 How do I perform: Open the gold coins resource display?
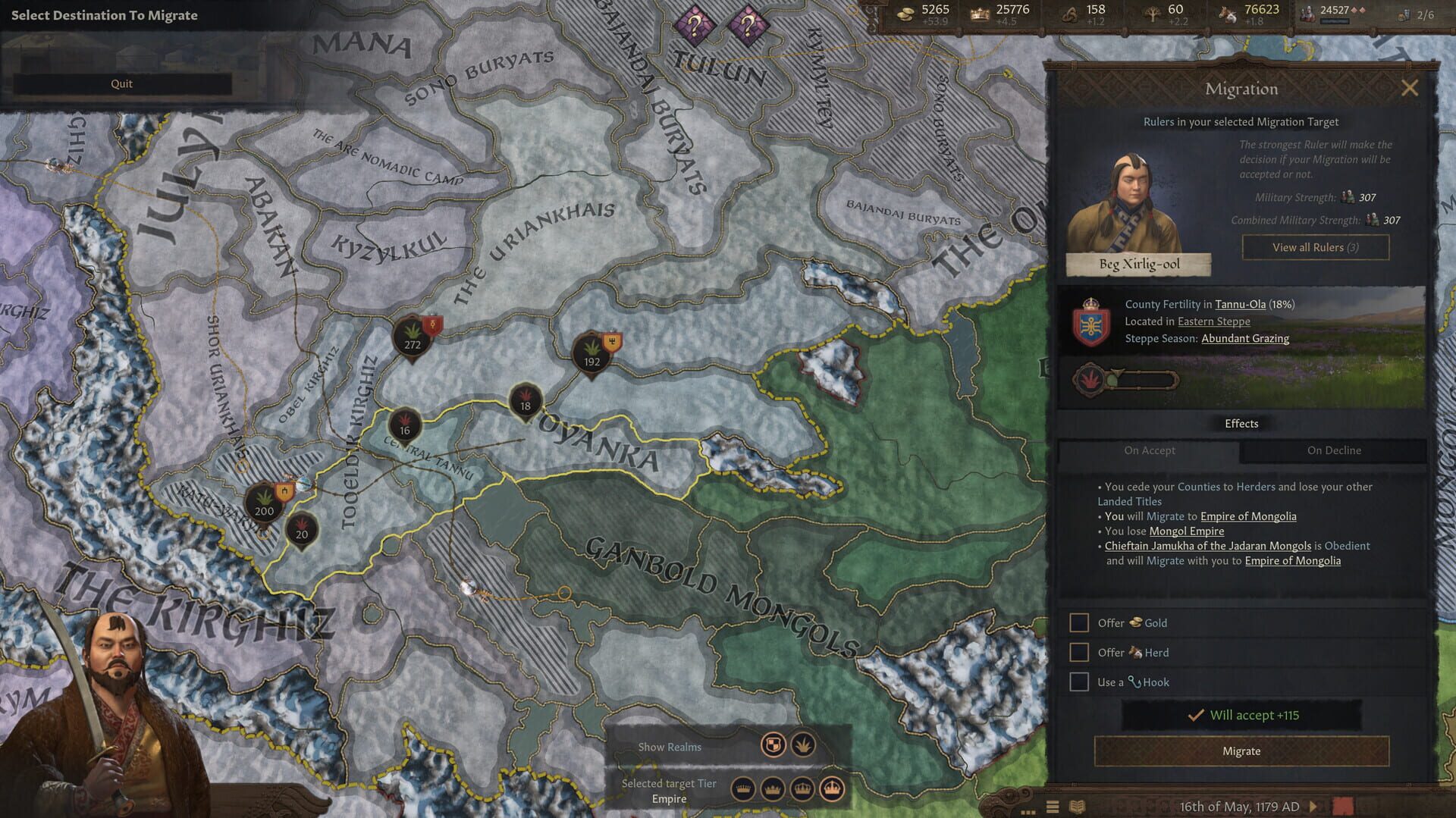coord(906,13)
